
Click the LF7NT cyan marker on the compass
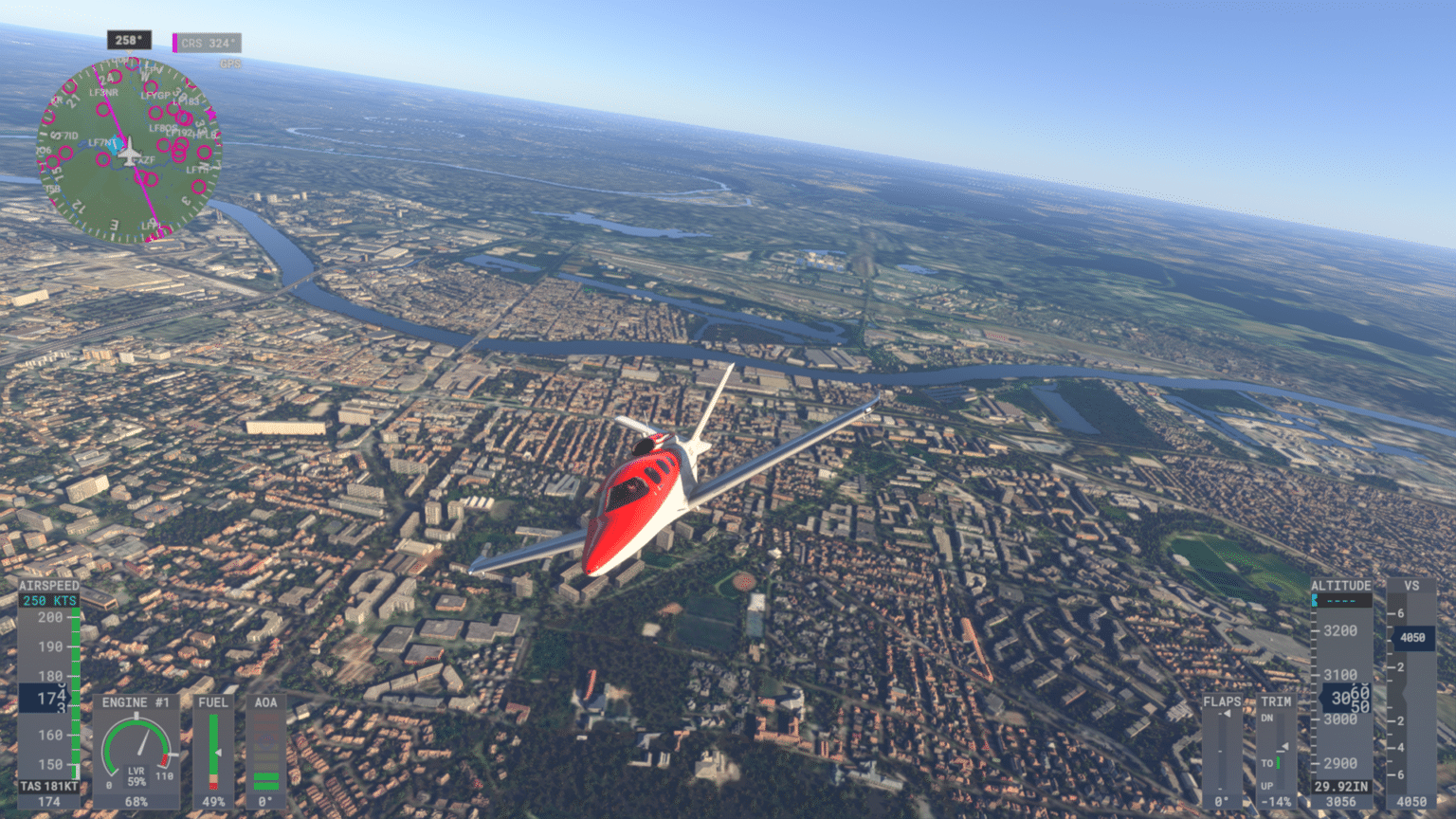117,145
